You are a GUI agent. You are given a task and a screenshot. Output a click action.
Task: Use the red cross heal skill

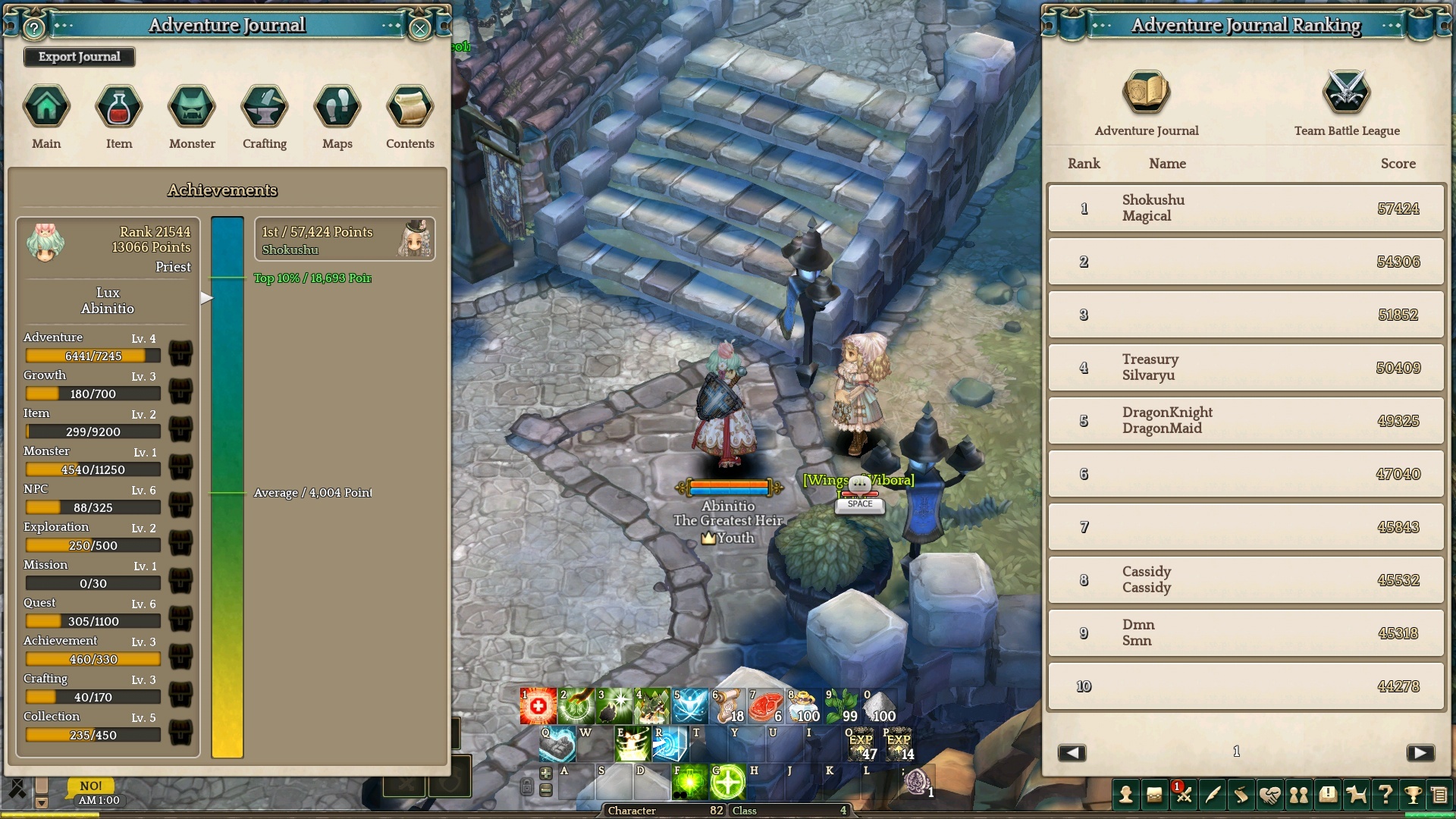(x=538, y=707)
